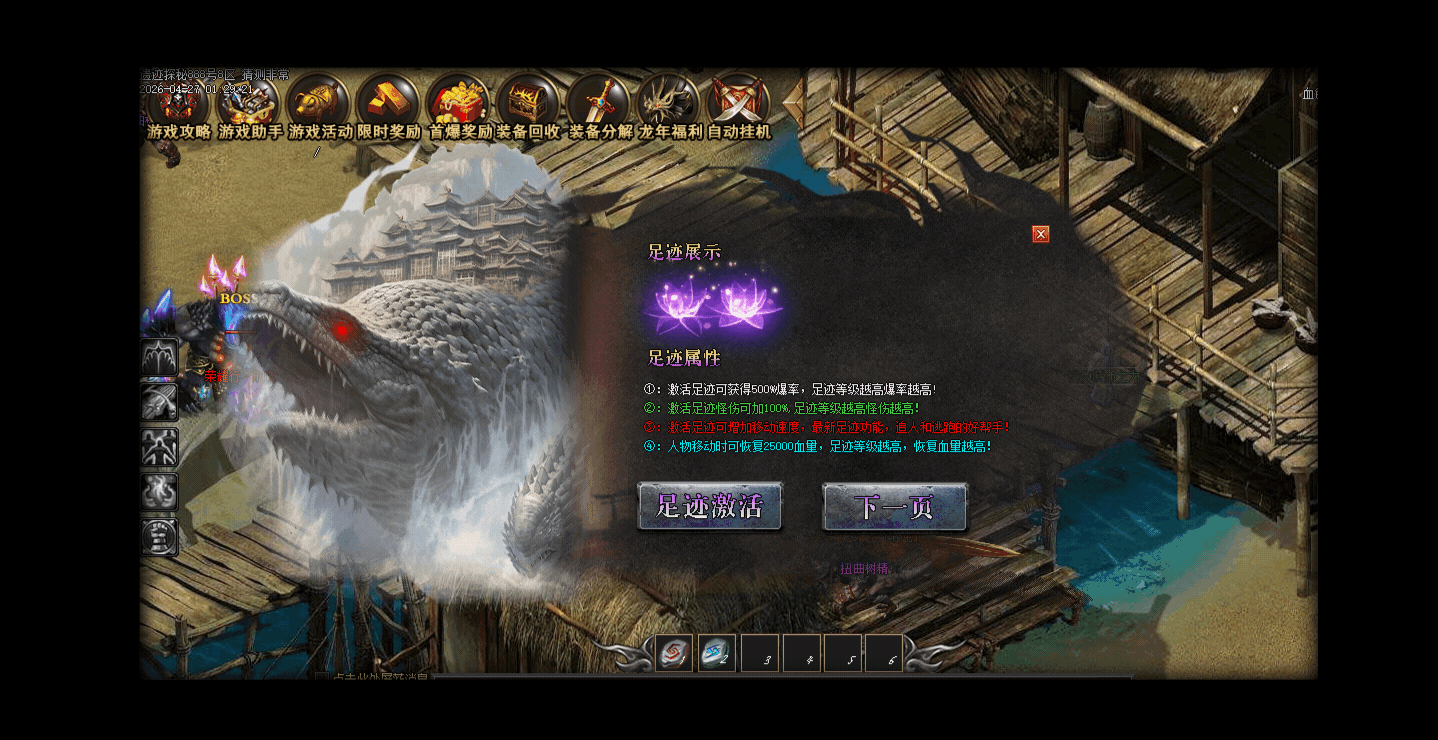This screenshot has width=1438, height=740.
Task: Open the 龙年福利 dragon icon
Action: [669, 103]
